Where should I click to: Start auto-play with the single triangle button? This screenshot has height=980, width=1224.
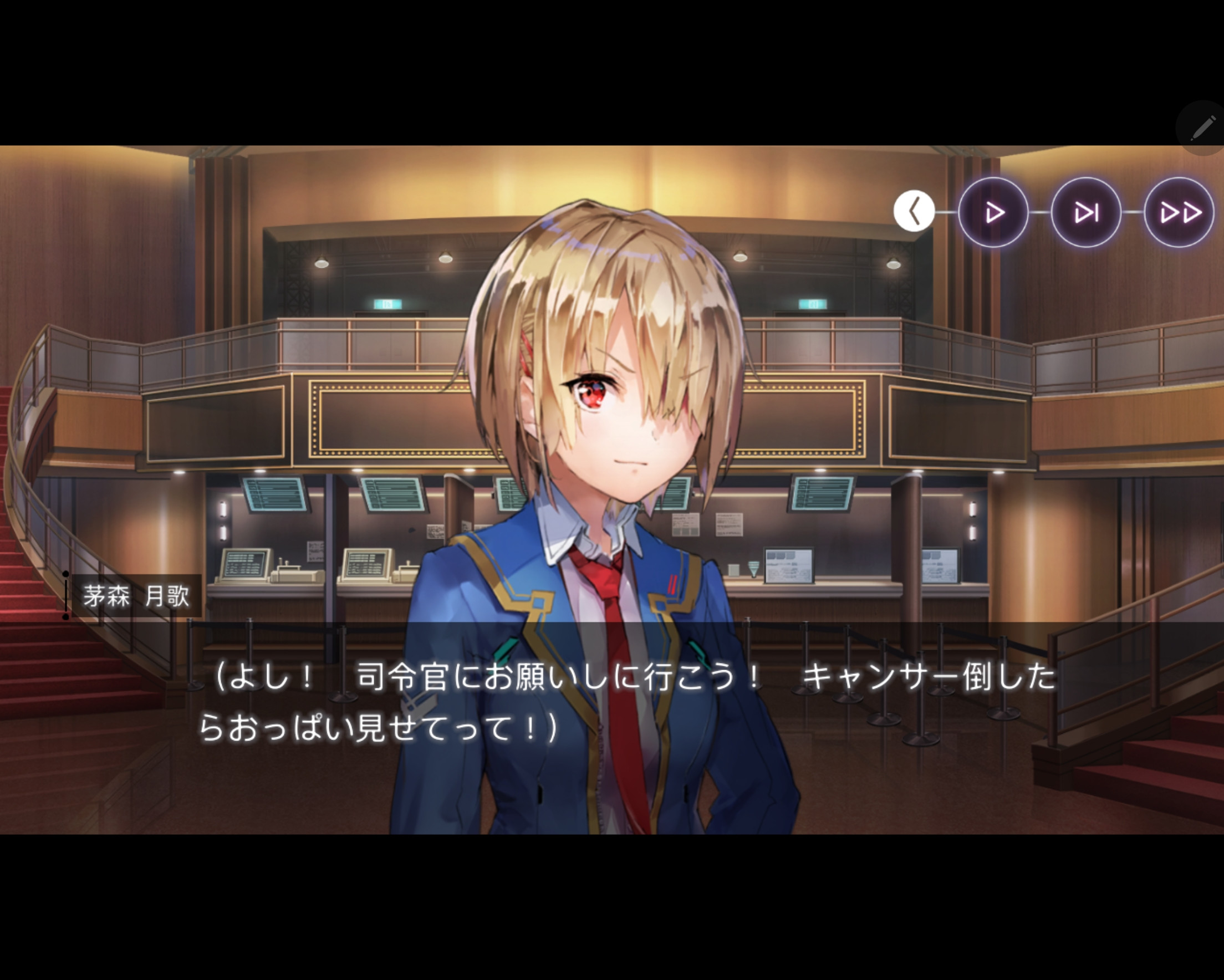tap(993, 212)
